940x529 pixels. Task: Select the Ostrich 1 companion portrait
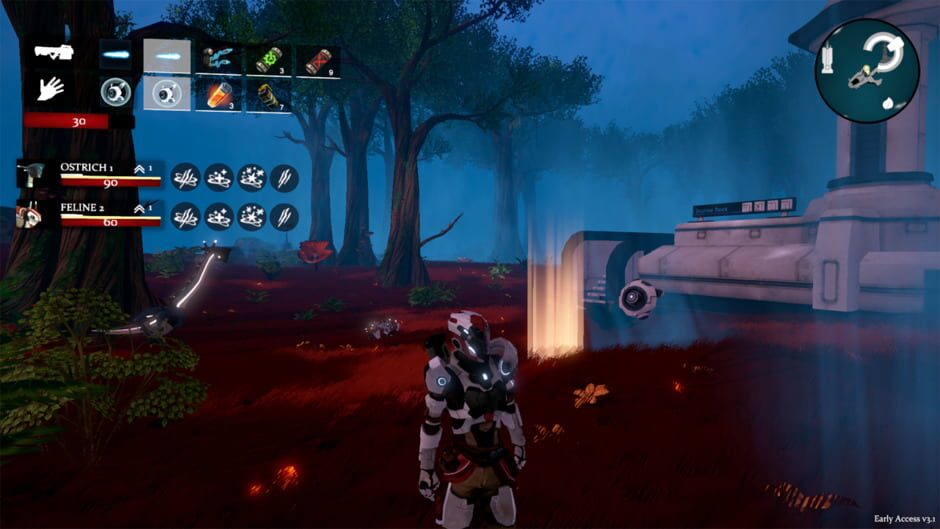tap(30, 176)
